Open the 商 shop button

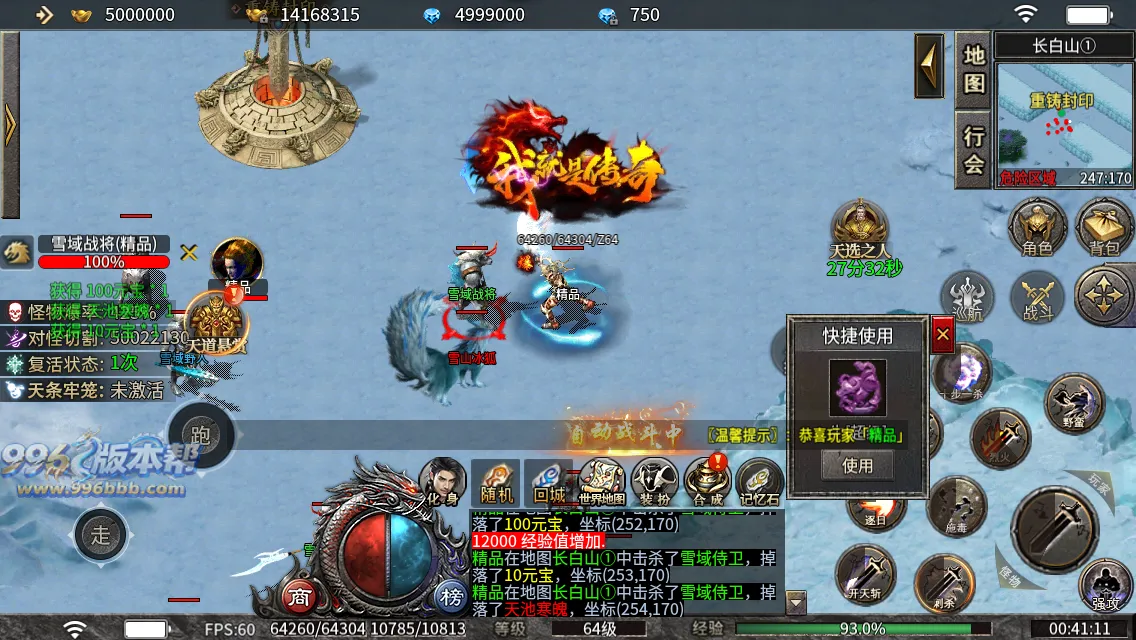(x=298, y=597)
